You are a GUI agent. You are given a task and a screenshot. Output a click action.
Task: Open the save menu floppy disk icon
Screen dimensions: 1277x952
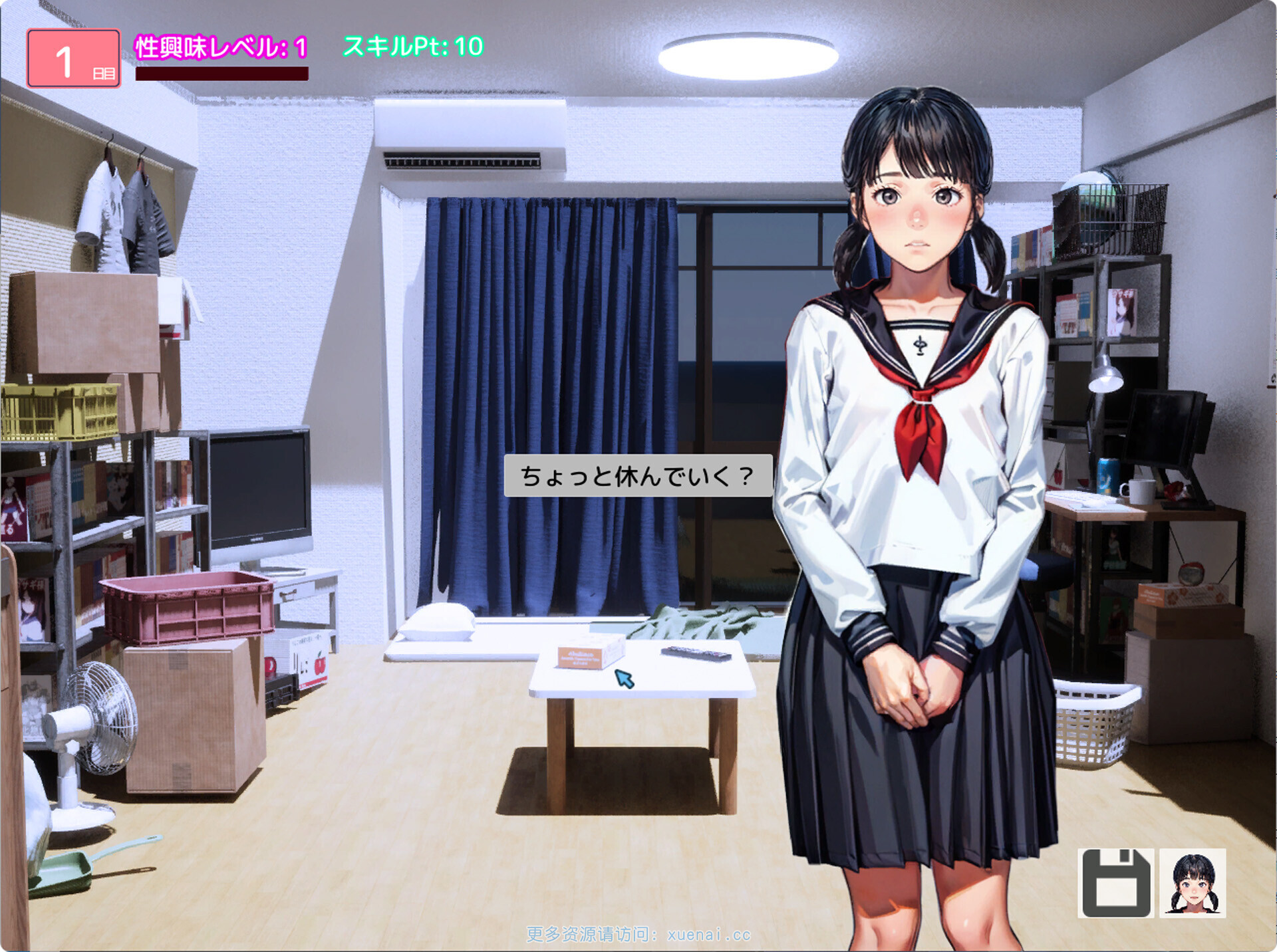coord(1115,883)
